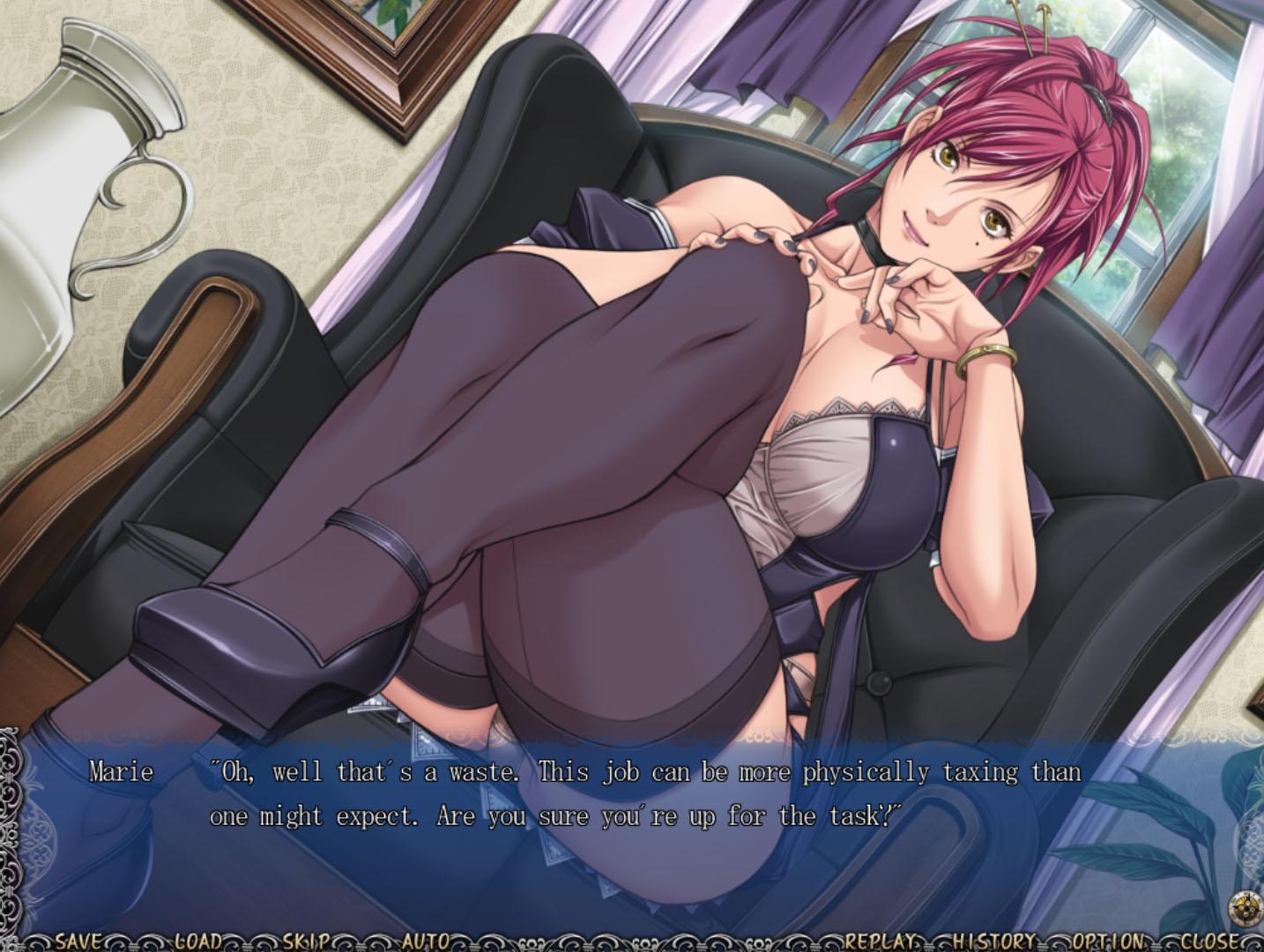This screenshot has height=952, width=1264.
Task: Toggle AUTO text advance
Action: pos(426,941)
